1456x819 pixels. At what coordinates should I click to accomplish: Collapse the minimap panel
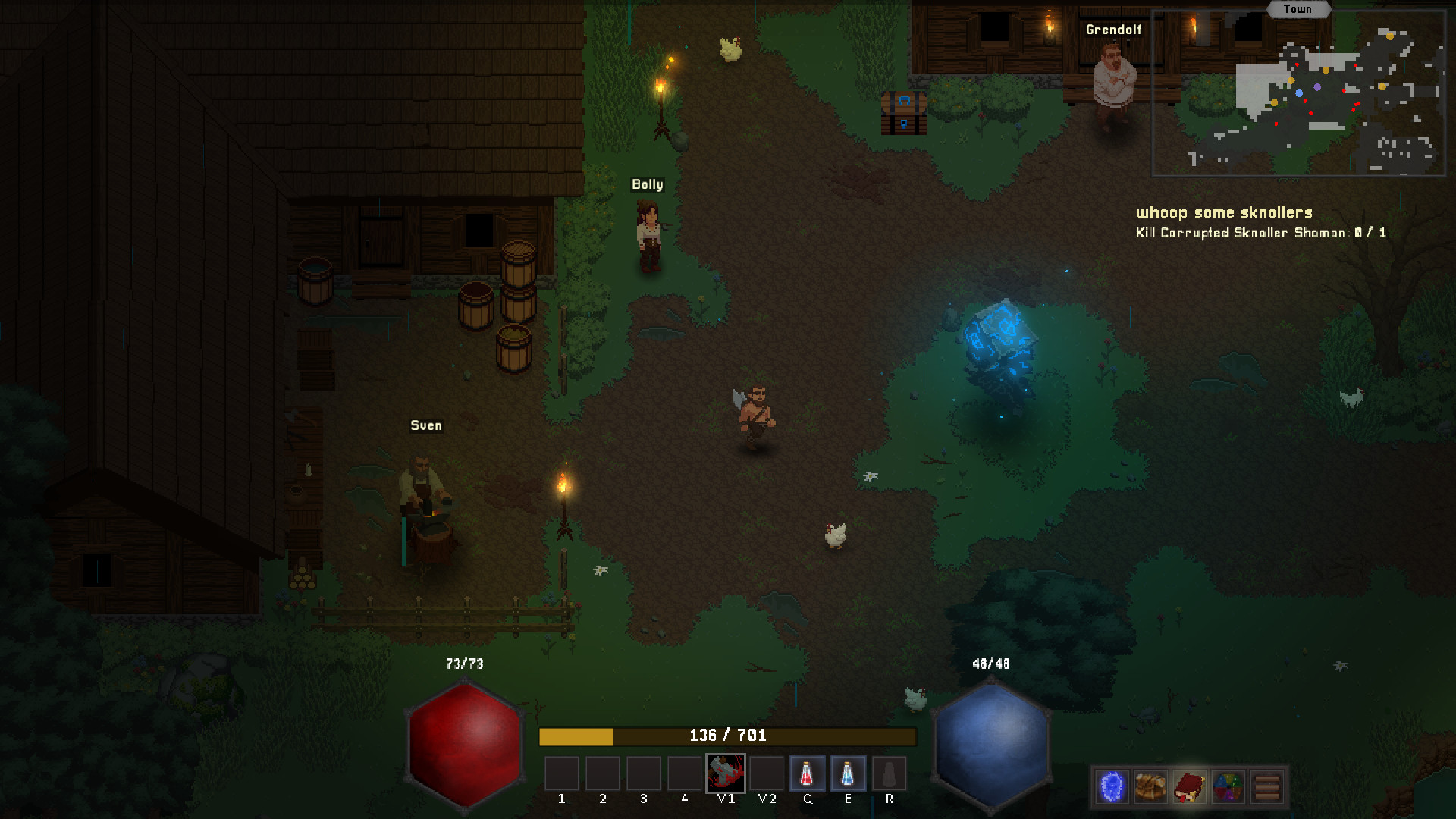pos(1299,91)
